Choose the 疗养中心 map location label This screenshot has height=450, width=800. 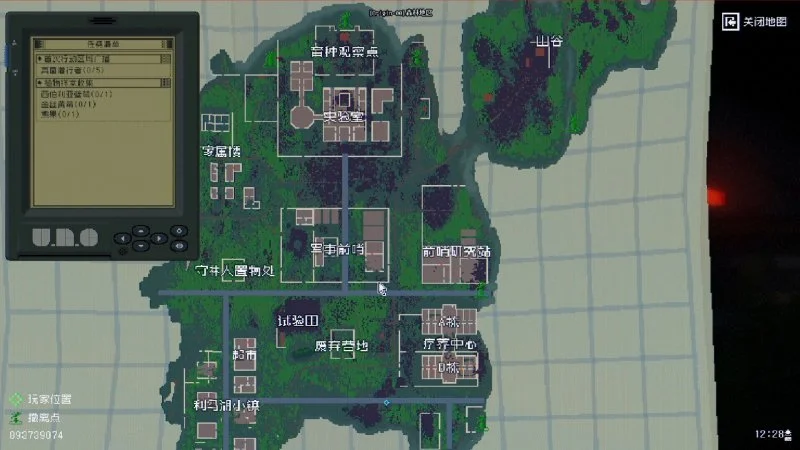tap(449, 345)
